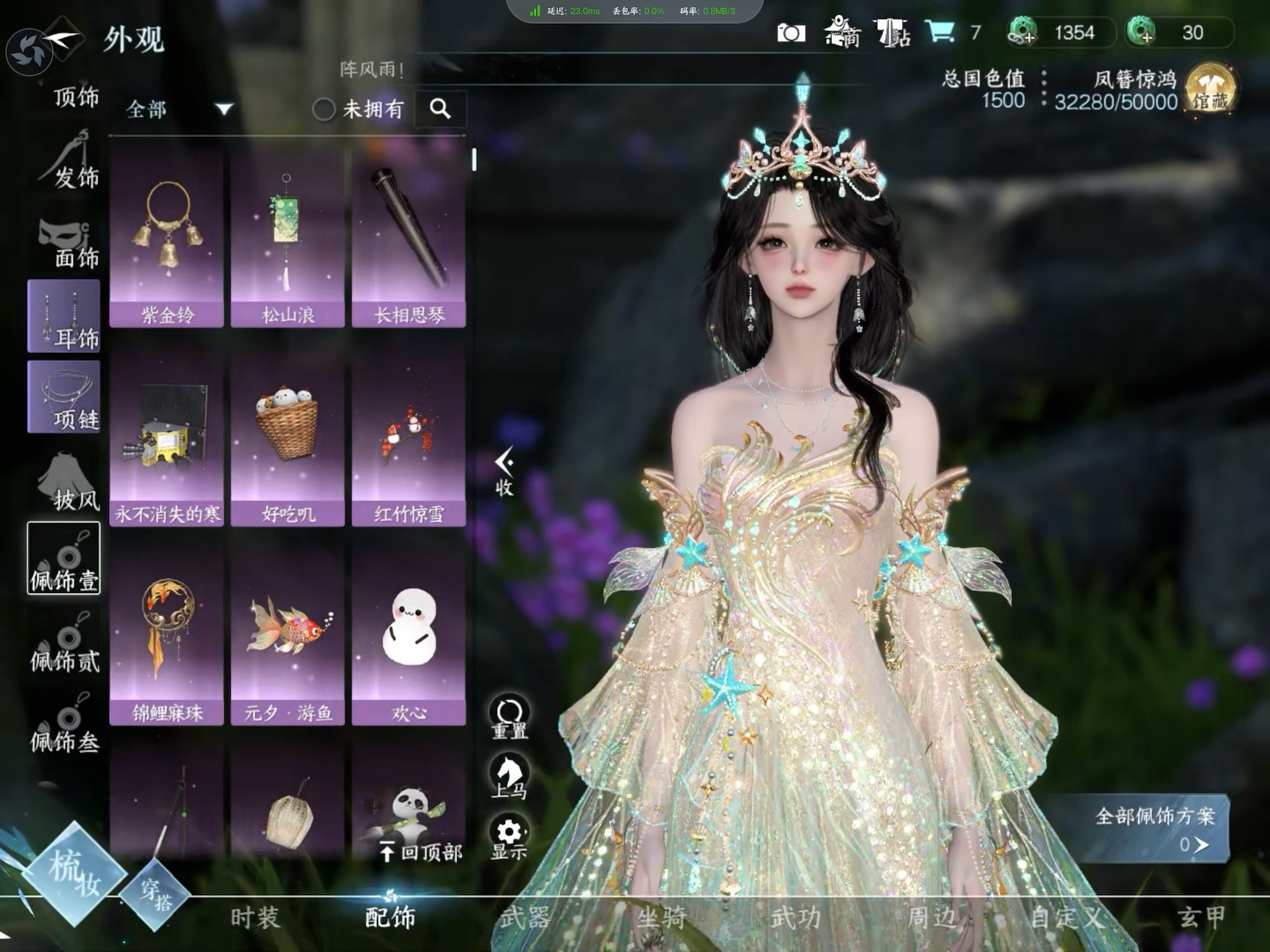Image resolution: width=1270 pixels, height=952 pixels.
Task: Jump back to top with 回顶部
Action: (421, 852)
